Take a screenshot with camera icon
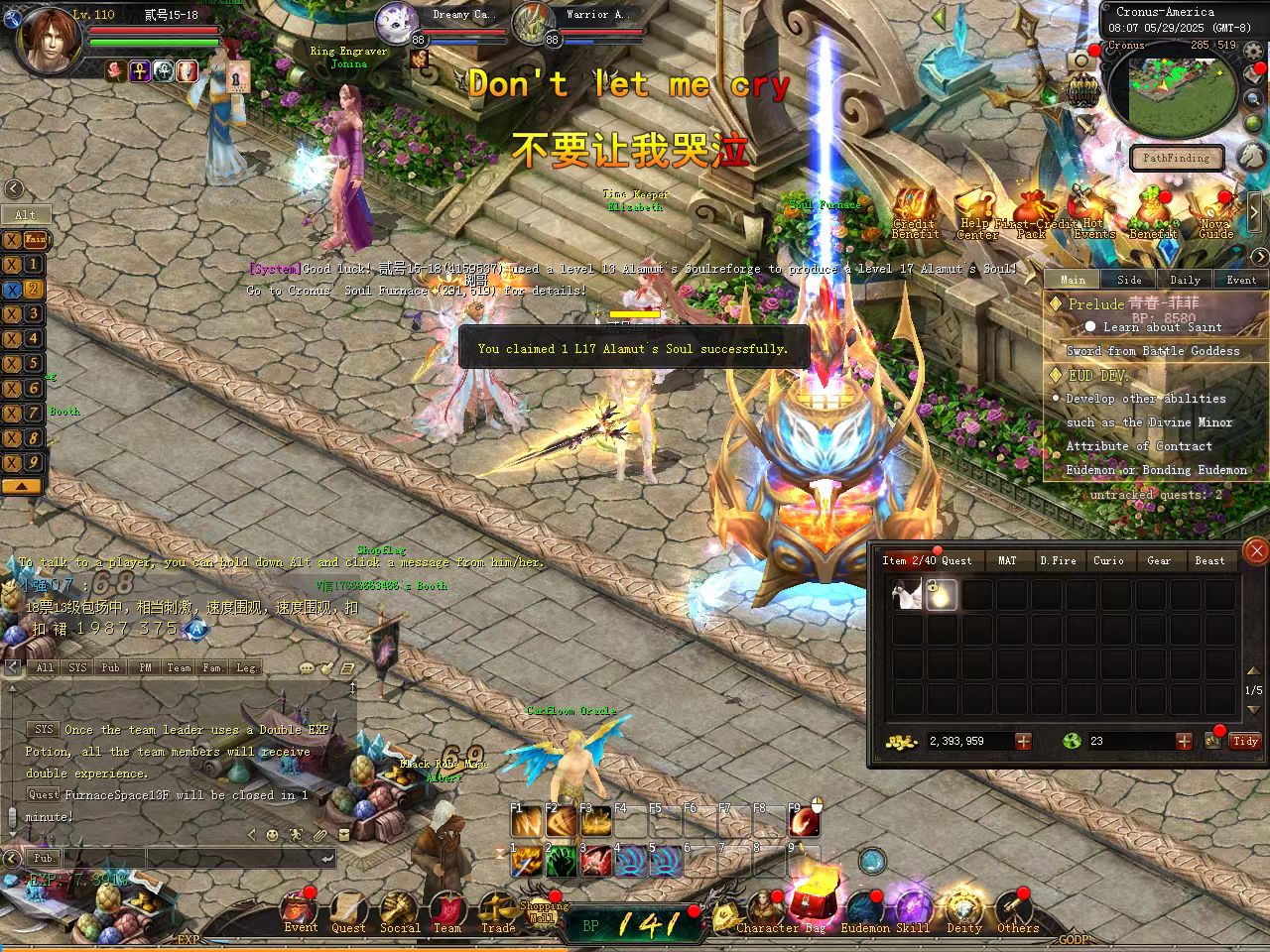This screenshot has height=952, width=1270. [1079, 61]
